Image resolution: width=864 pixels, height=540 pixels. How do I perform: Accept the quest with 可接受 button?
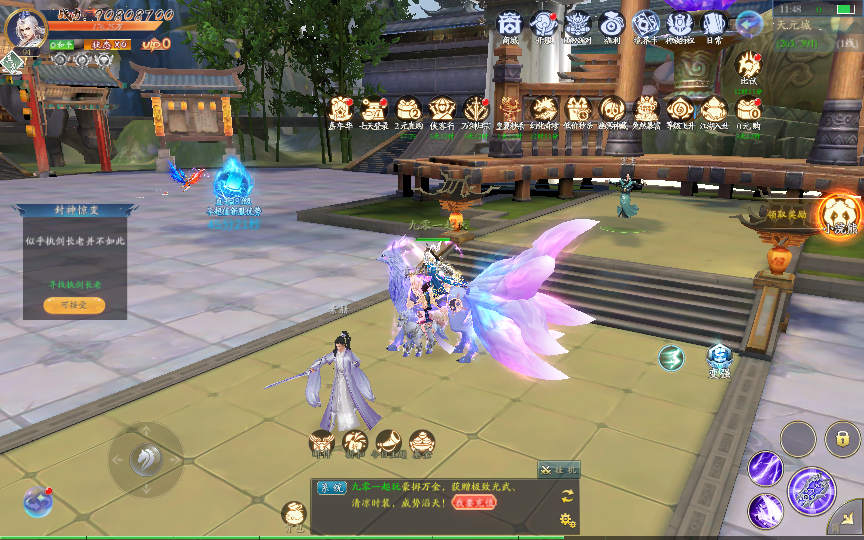[74, 305]
